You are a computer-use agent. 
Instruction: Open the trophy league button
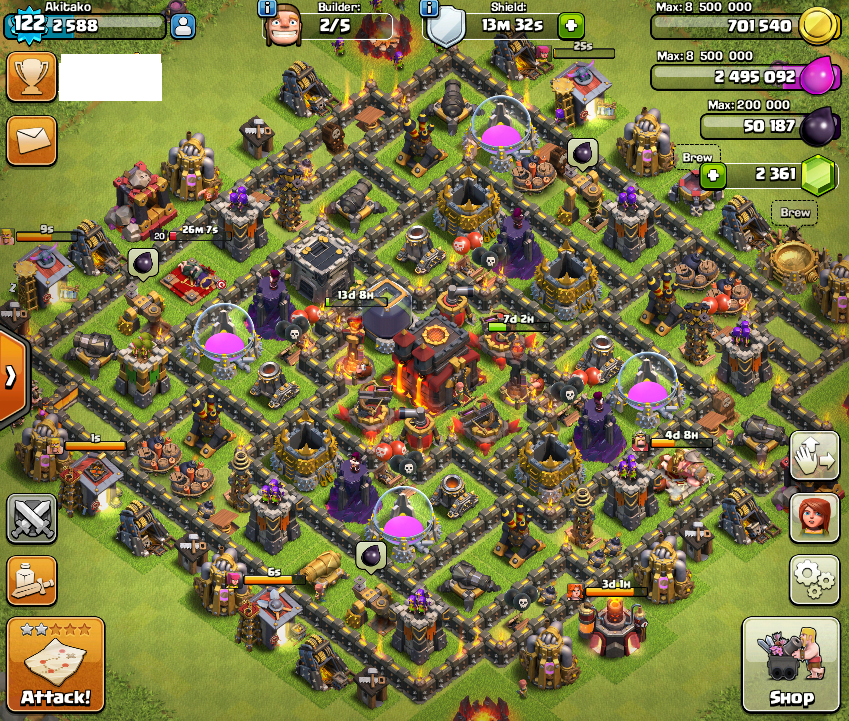coord(31,78)
